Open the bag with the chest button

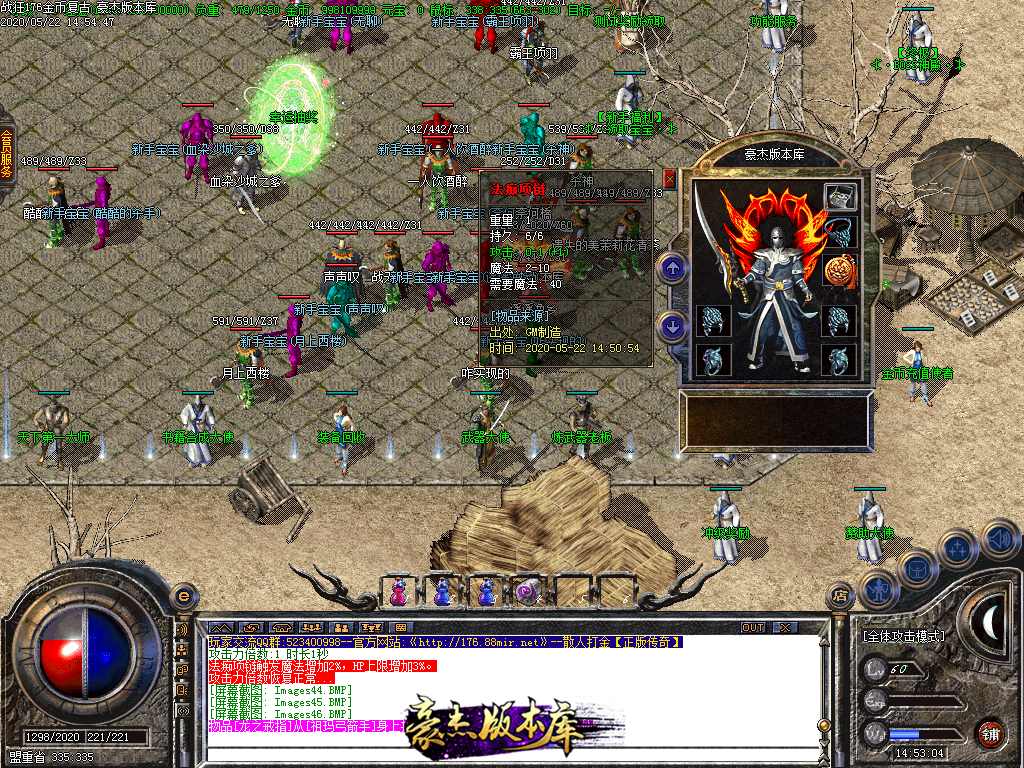click(x=917, y=569)
